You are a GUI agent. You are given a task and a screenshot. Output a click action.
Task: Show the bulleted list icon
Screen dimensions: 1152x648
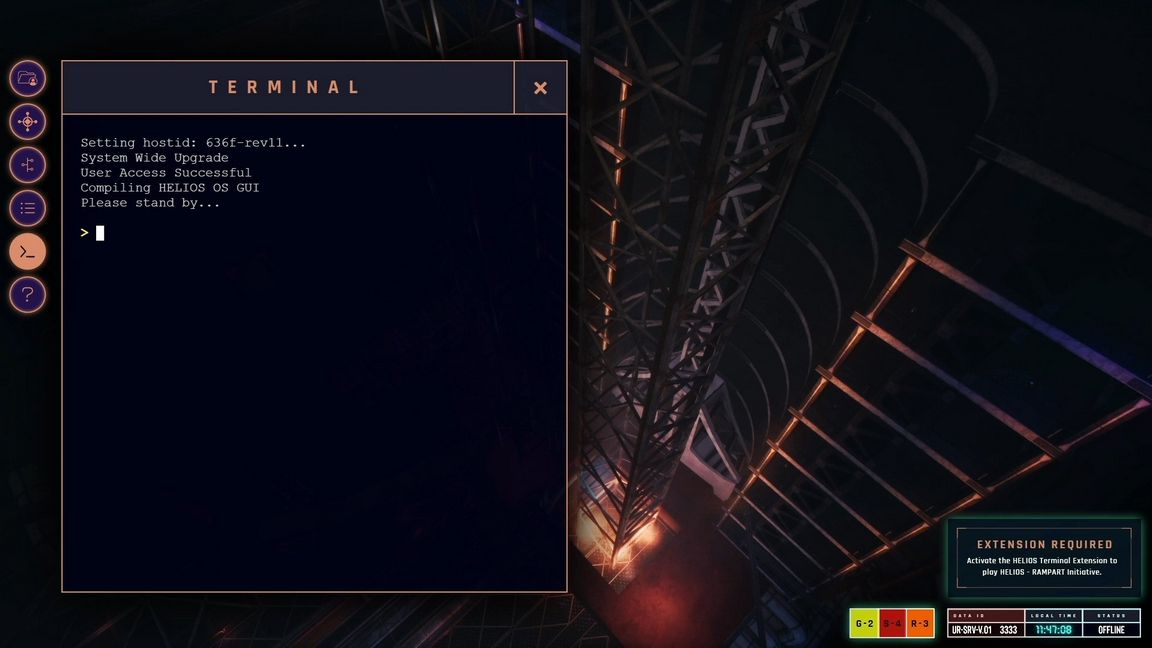coord(28,208)
